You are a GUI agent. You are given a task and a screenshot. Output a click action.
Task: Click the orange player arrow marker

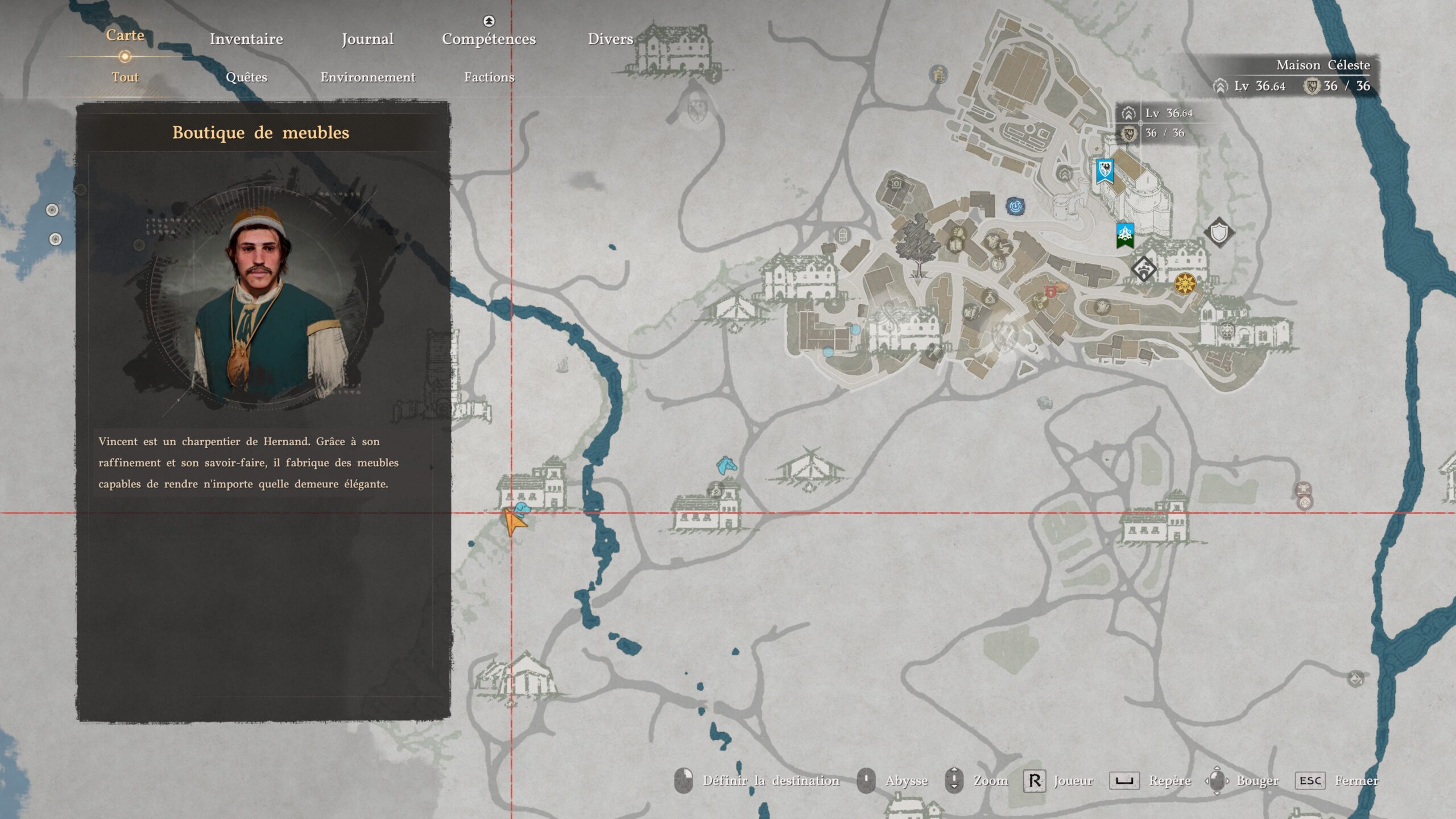click(x=513, y=522)
